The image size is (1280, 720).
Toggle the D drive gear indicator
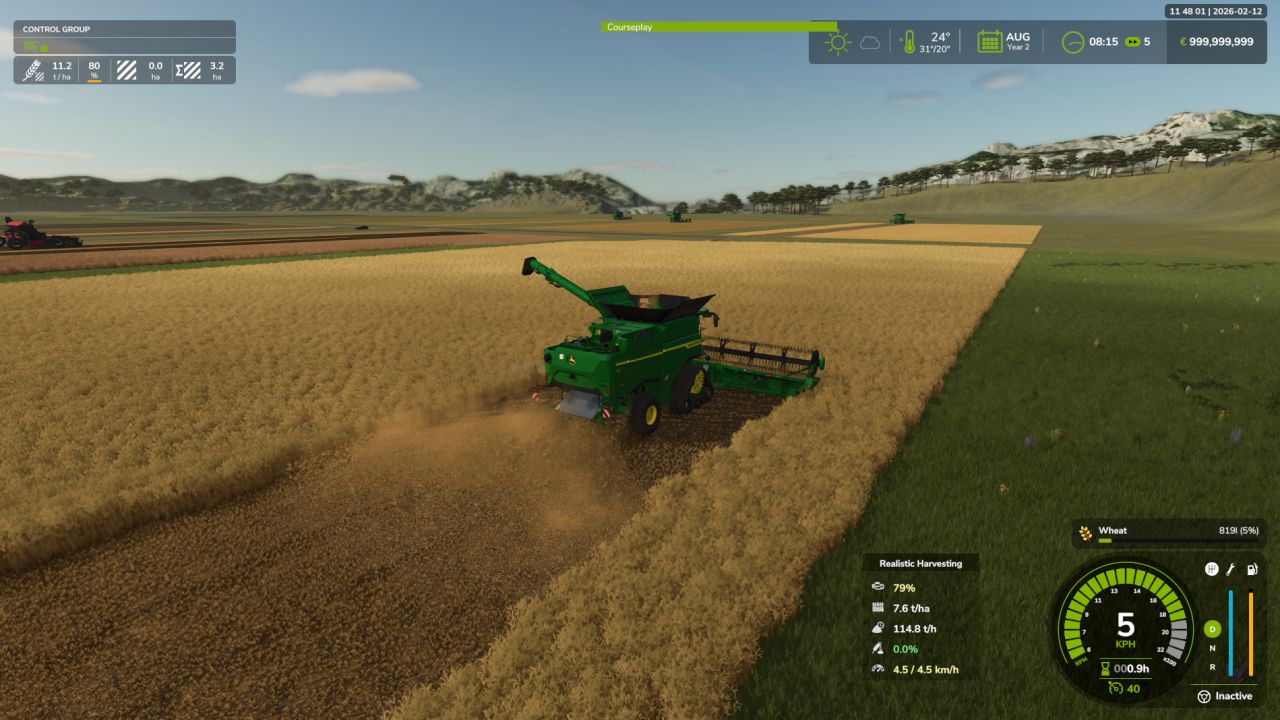pyautogui.click(x=1211, y=628)
